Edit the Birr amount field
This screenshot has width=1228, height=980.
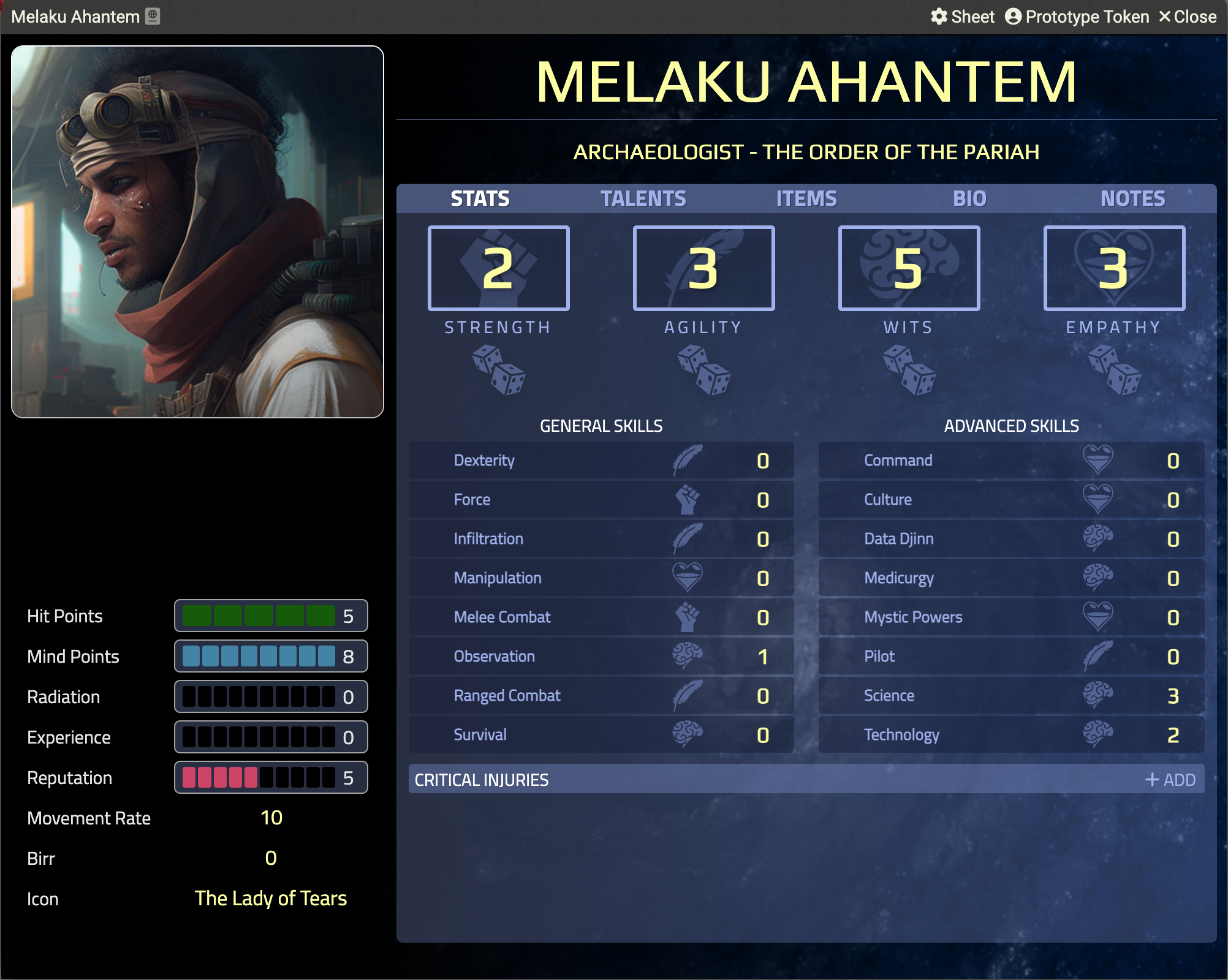point(271,858)
